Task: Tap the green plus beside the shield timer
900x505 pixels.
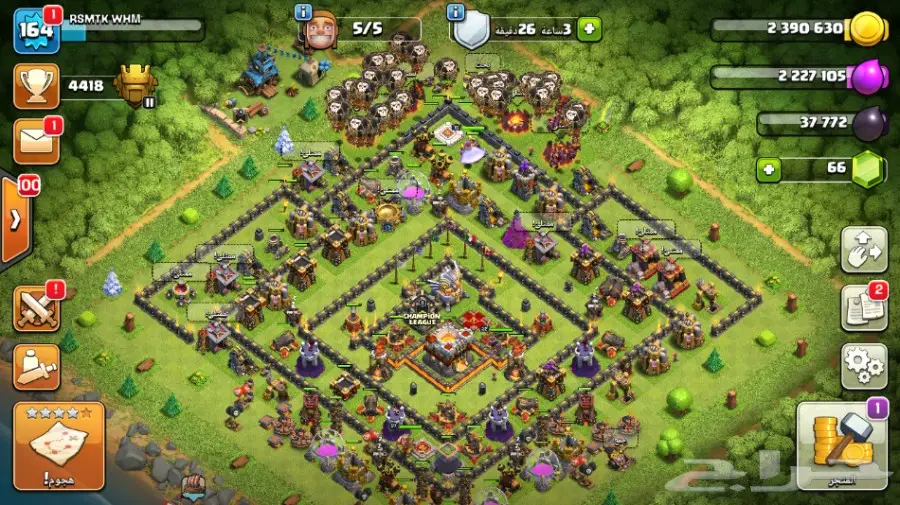Action: click(590, 29)
